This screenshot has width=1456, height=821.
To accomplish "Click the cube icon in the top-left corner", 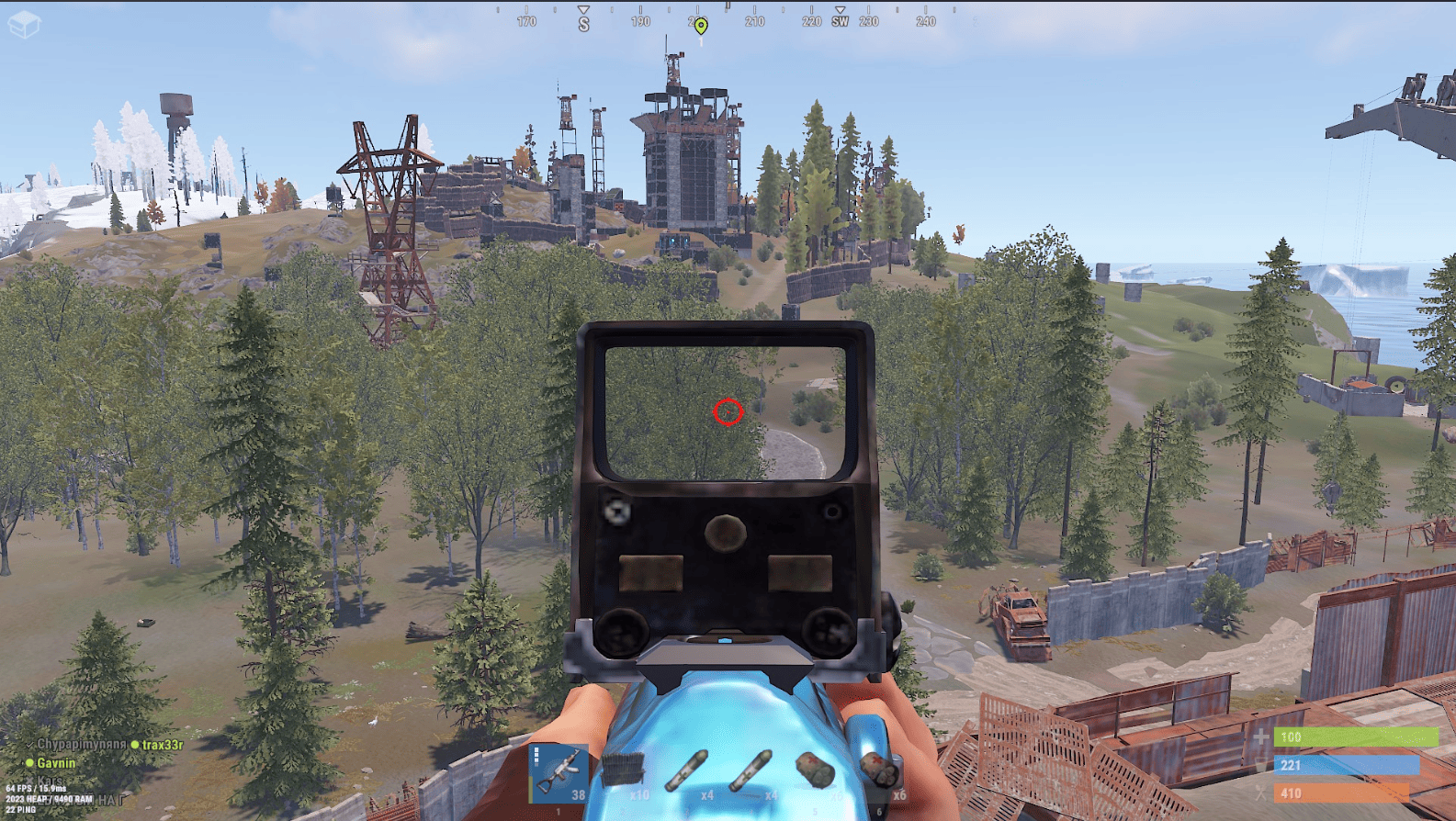I will click(x=23, y=24).
